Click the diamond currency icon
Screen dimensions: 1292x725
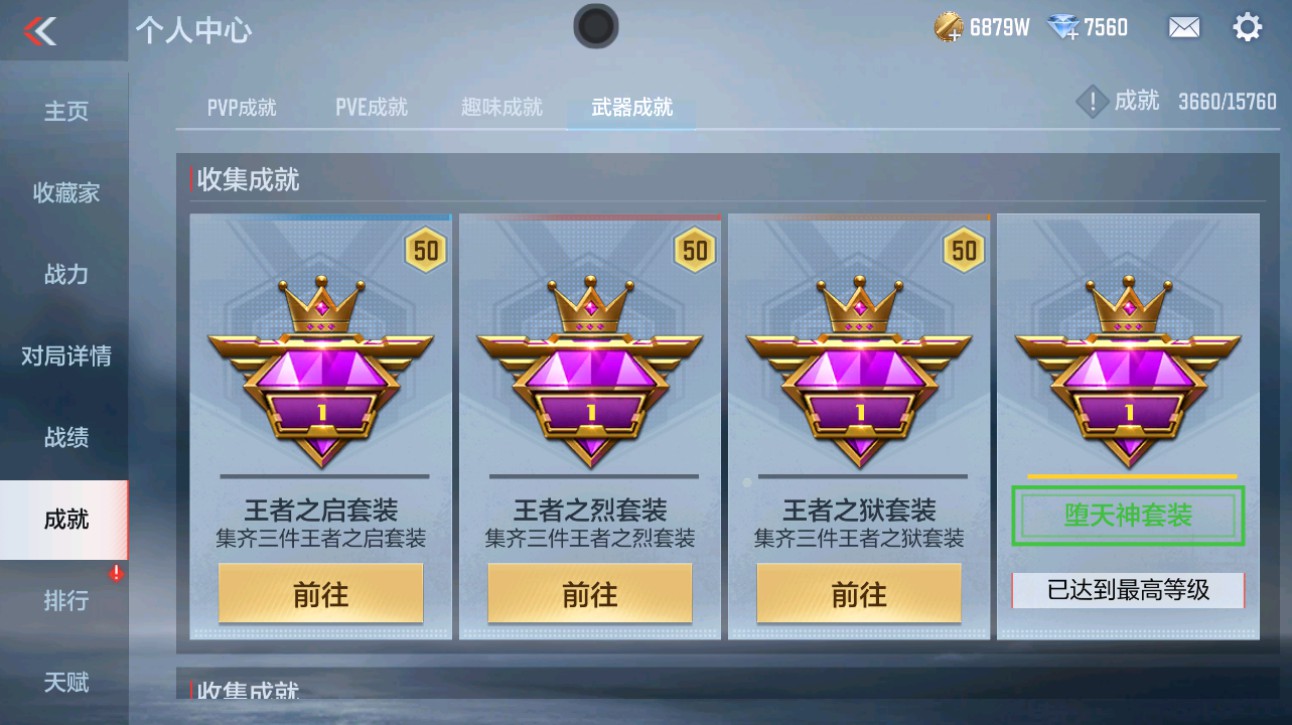tap(1066, 26)
